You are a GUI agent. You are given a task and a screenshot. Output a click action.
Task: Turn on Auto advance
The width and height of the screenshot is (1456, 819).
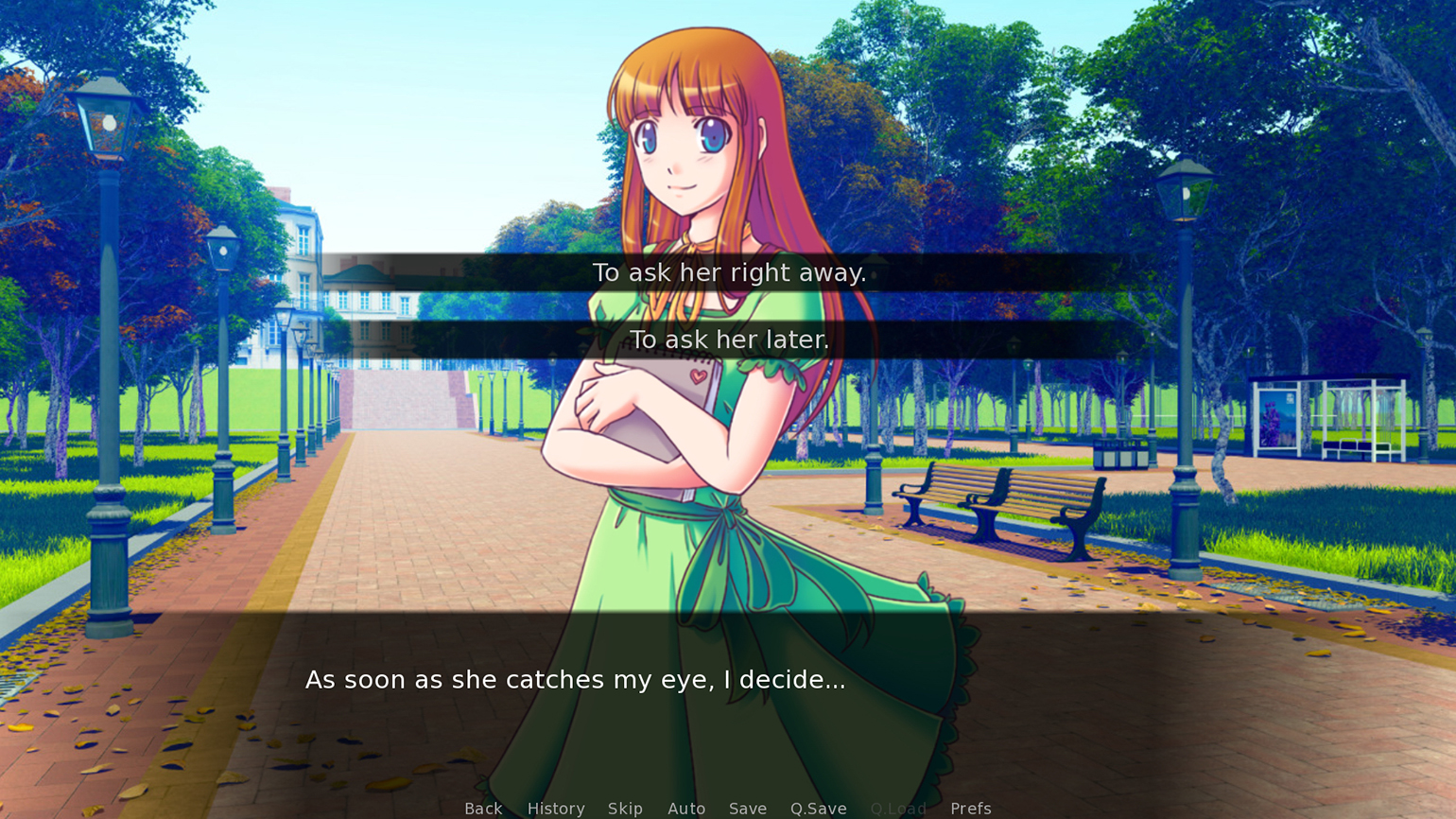686,808
